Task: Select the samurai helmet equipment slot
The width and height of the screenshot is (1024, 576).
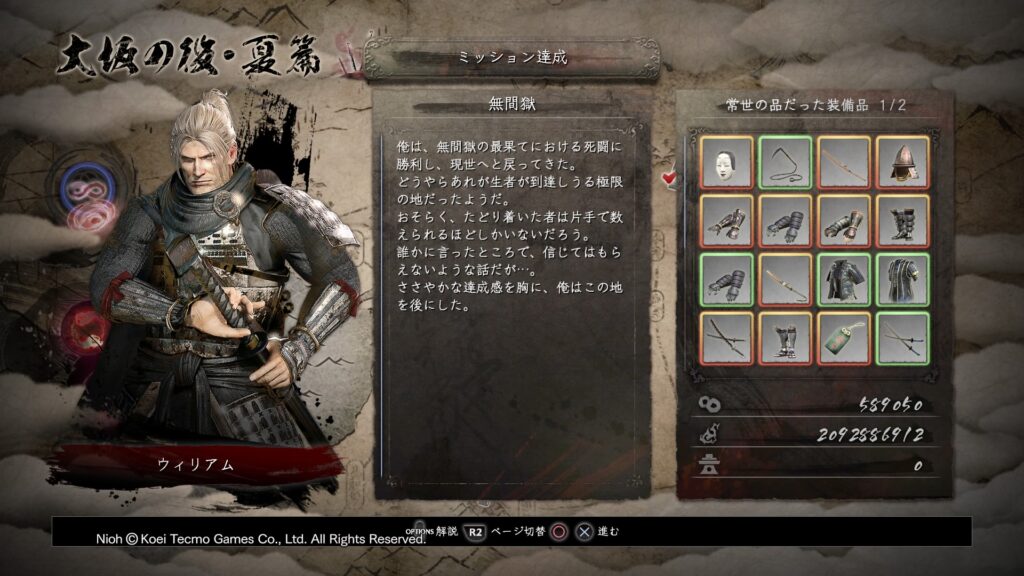Action: click(x=903, y=162)
